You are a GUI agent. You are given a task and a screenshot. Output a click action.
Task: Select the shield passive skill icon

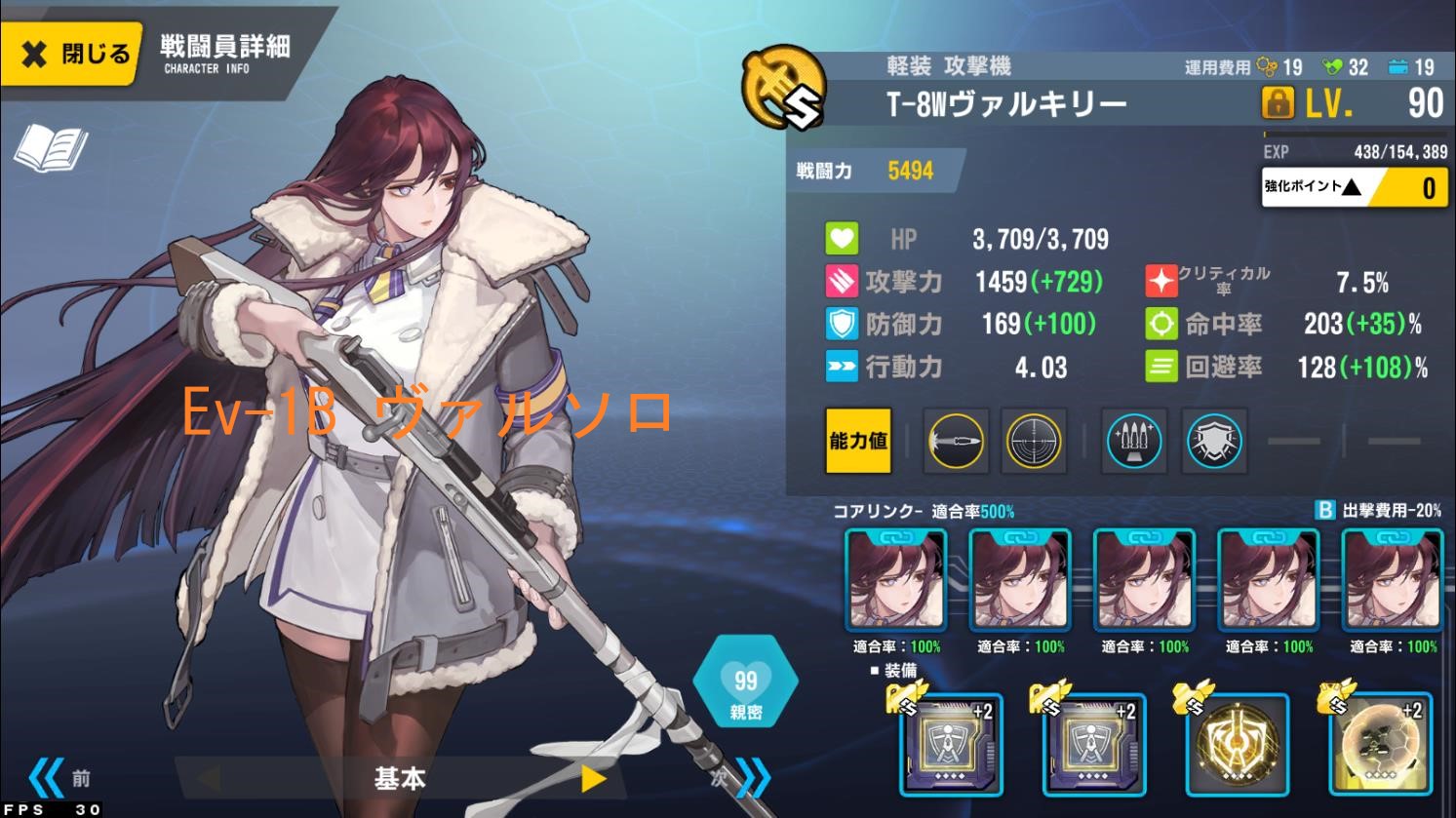(1215, 442)
